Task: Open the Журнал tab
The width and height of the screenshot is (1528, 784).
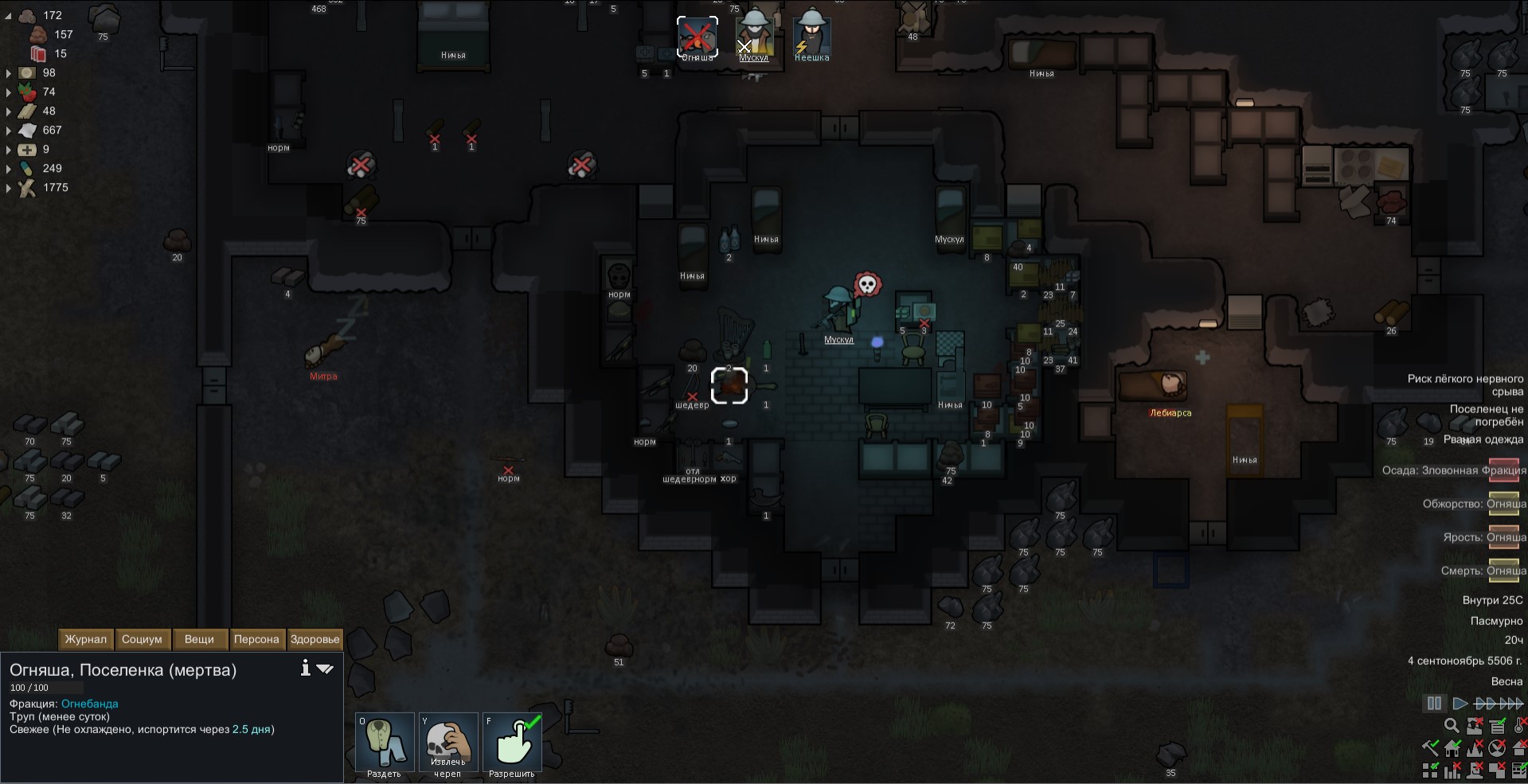Action: 85,639
